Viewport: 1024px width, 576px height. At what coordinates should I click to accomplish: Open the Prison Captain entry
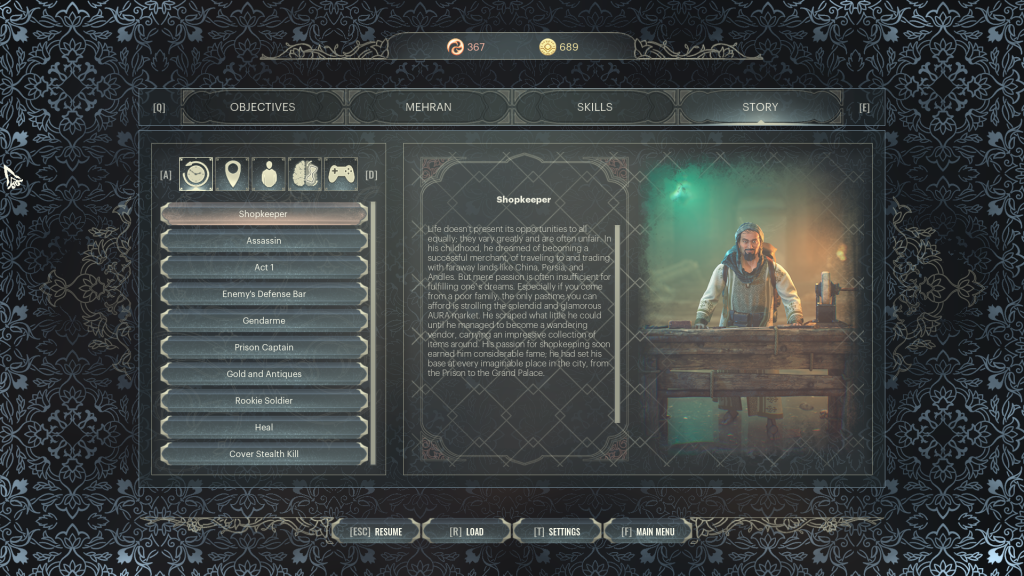264,348
